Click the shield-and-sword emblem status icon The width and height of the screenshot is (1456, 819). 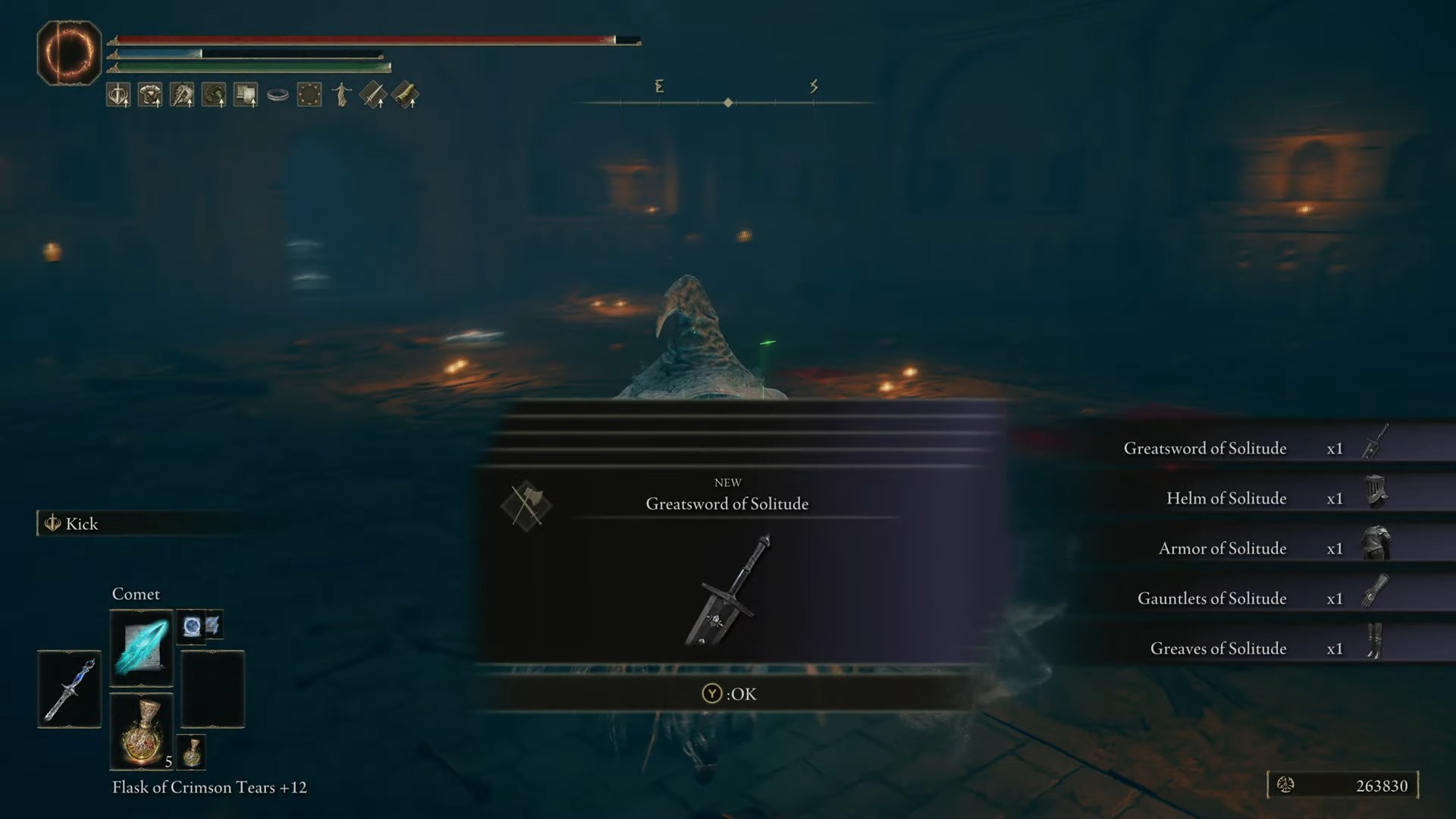point(118,93)
